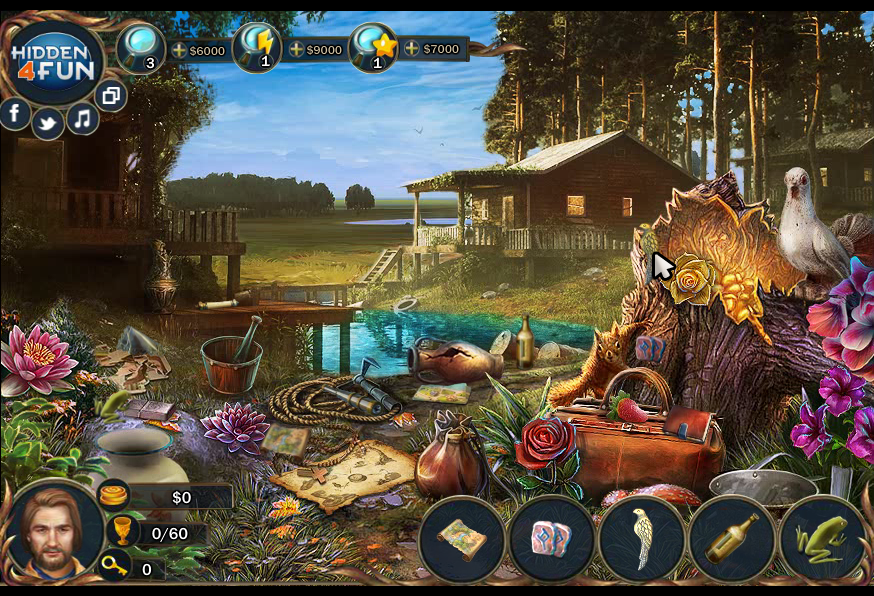Open the Twitter share button
The height and width of the screenshot is (596, 874).
pyautogui.click(x=47, y=123)
